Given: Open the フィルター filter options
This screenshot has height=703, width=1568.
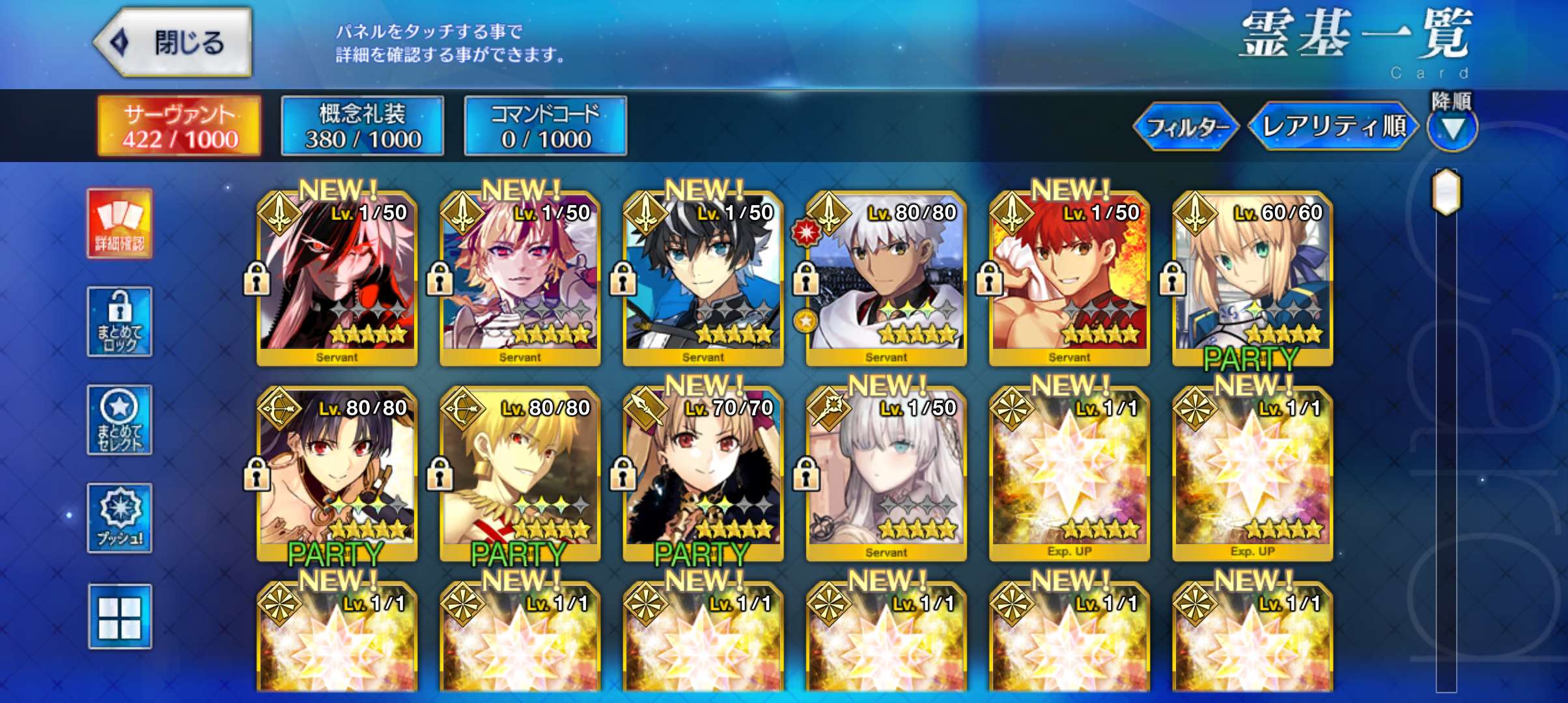Looking at the screenshot, I should point(1186,127).
